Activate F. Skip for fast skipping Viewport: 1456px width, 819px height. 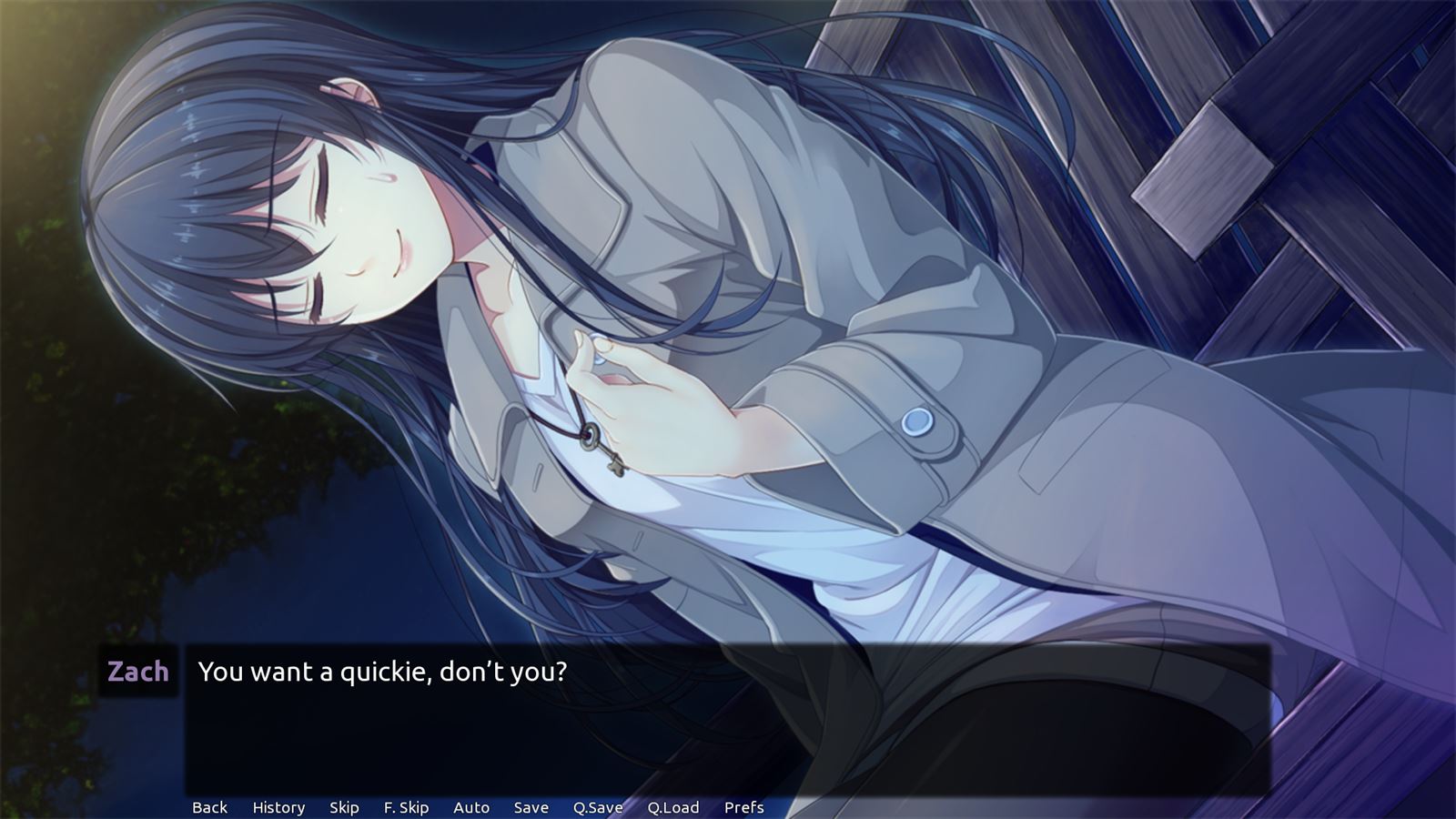point(407,807)
